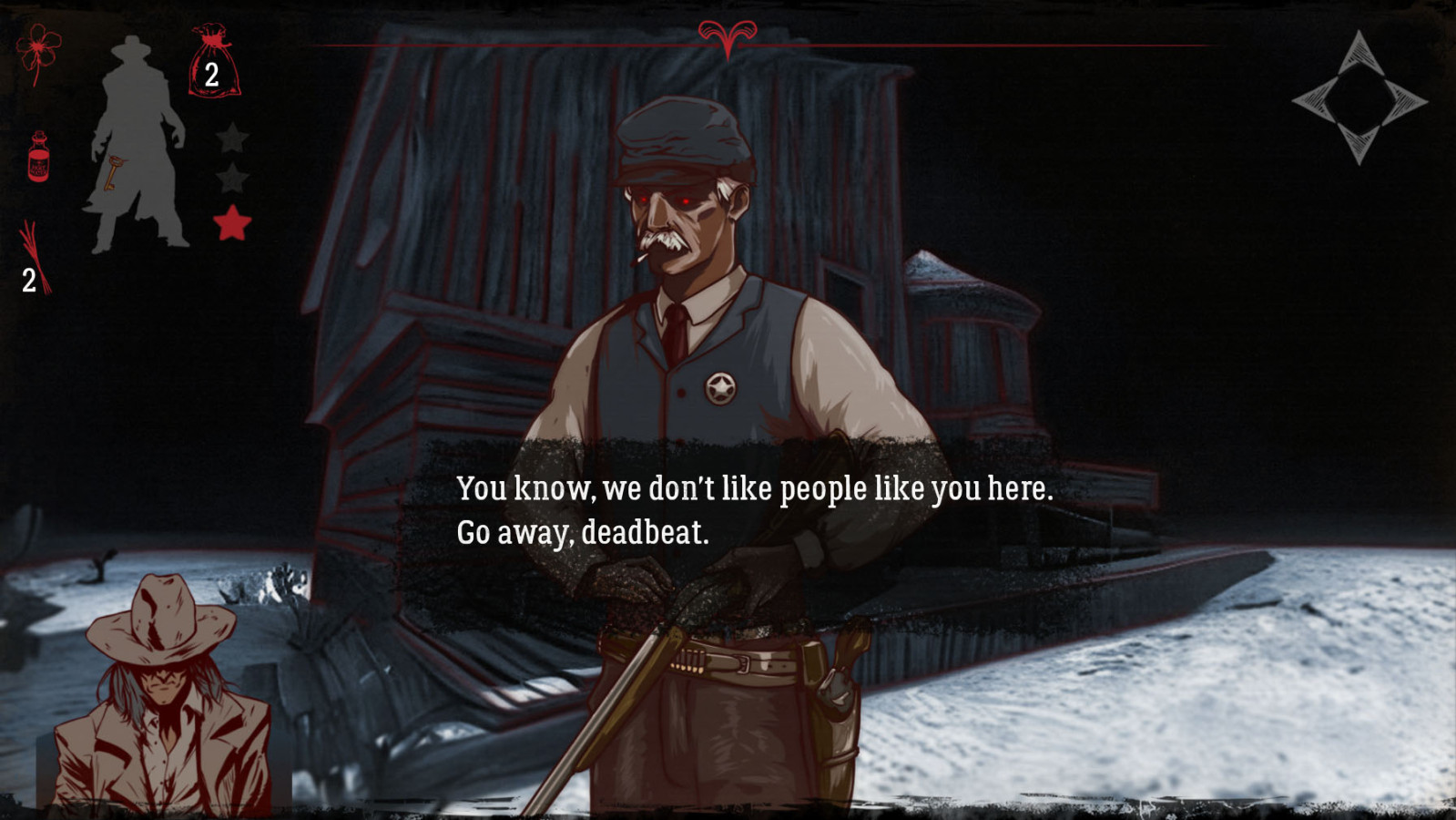Use the holy water bottle
Viewport: 1456px width, 820px height.
coord(38,157)
